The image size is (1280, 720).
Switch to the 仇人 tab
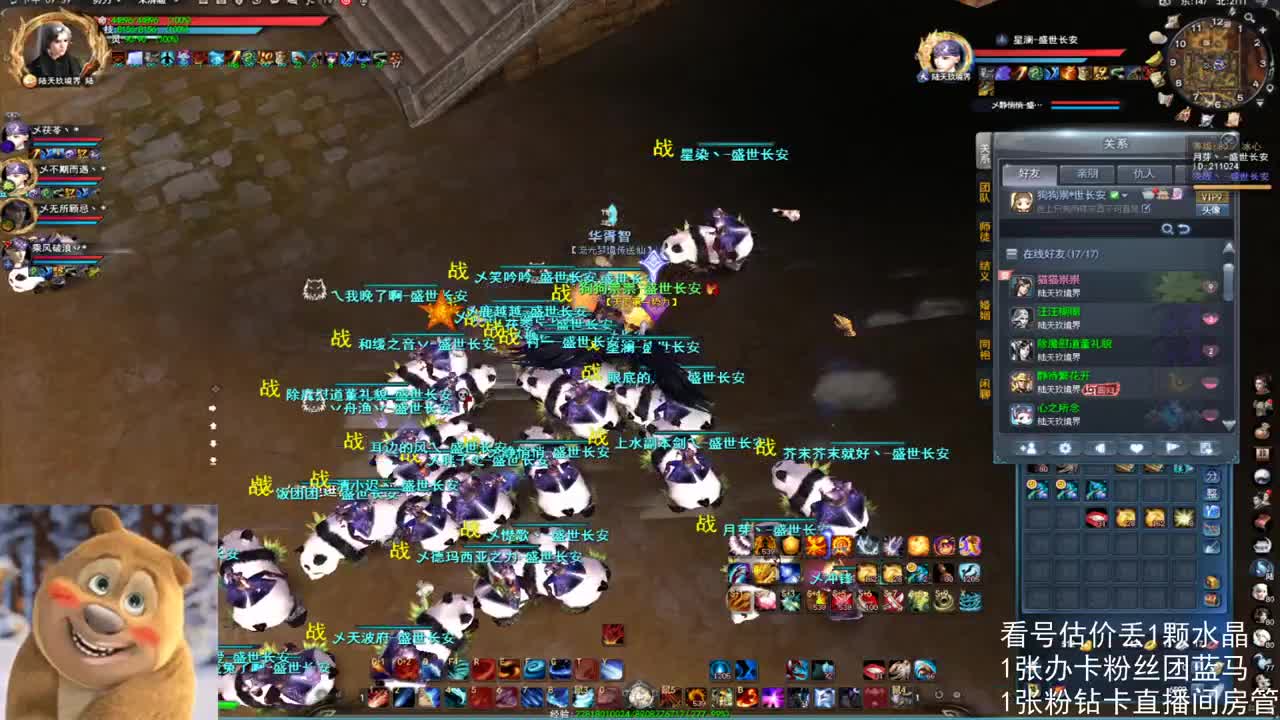click(x=1144, y=174)
